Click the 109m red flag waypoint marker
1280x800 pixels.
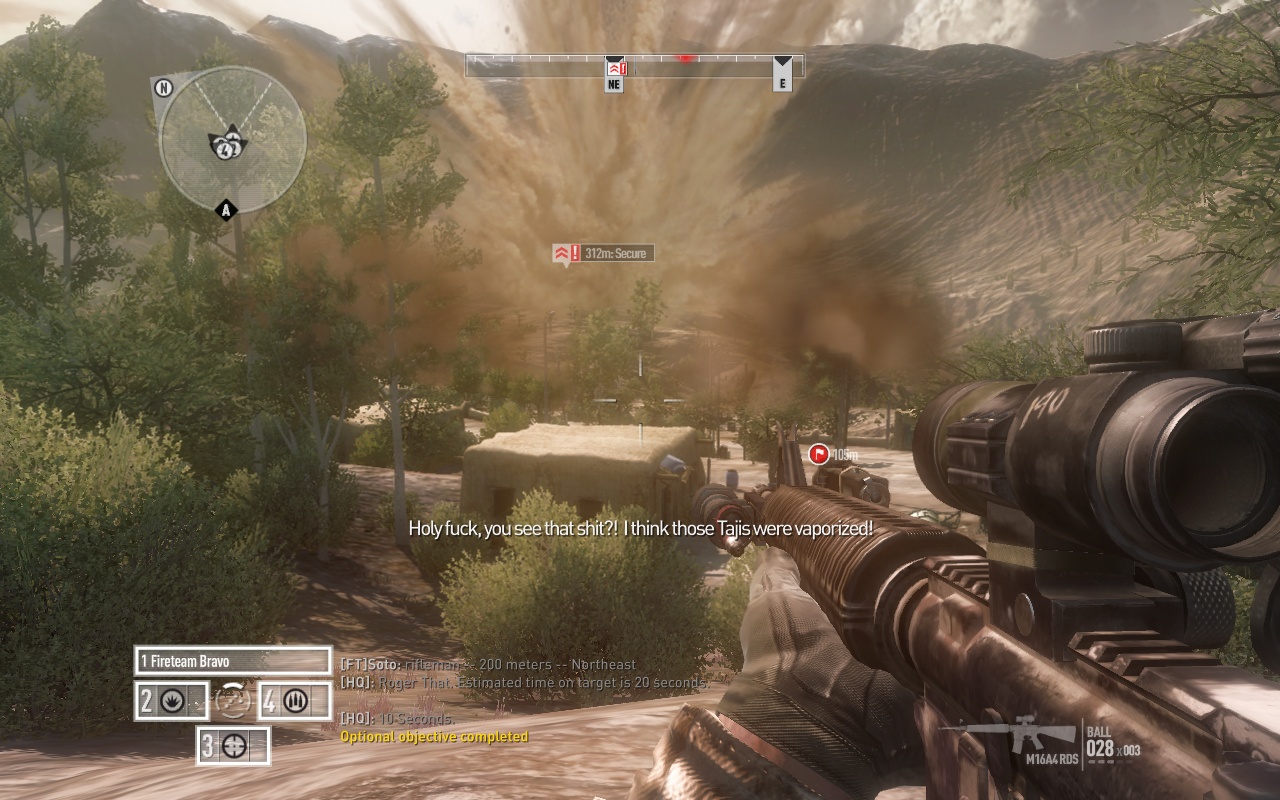[x=817, y=453]
